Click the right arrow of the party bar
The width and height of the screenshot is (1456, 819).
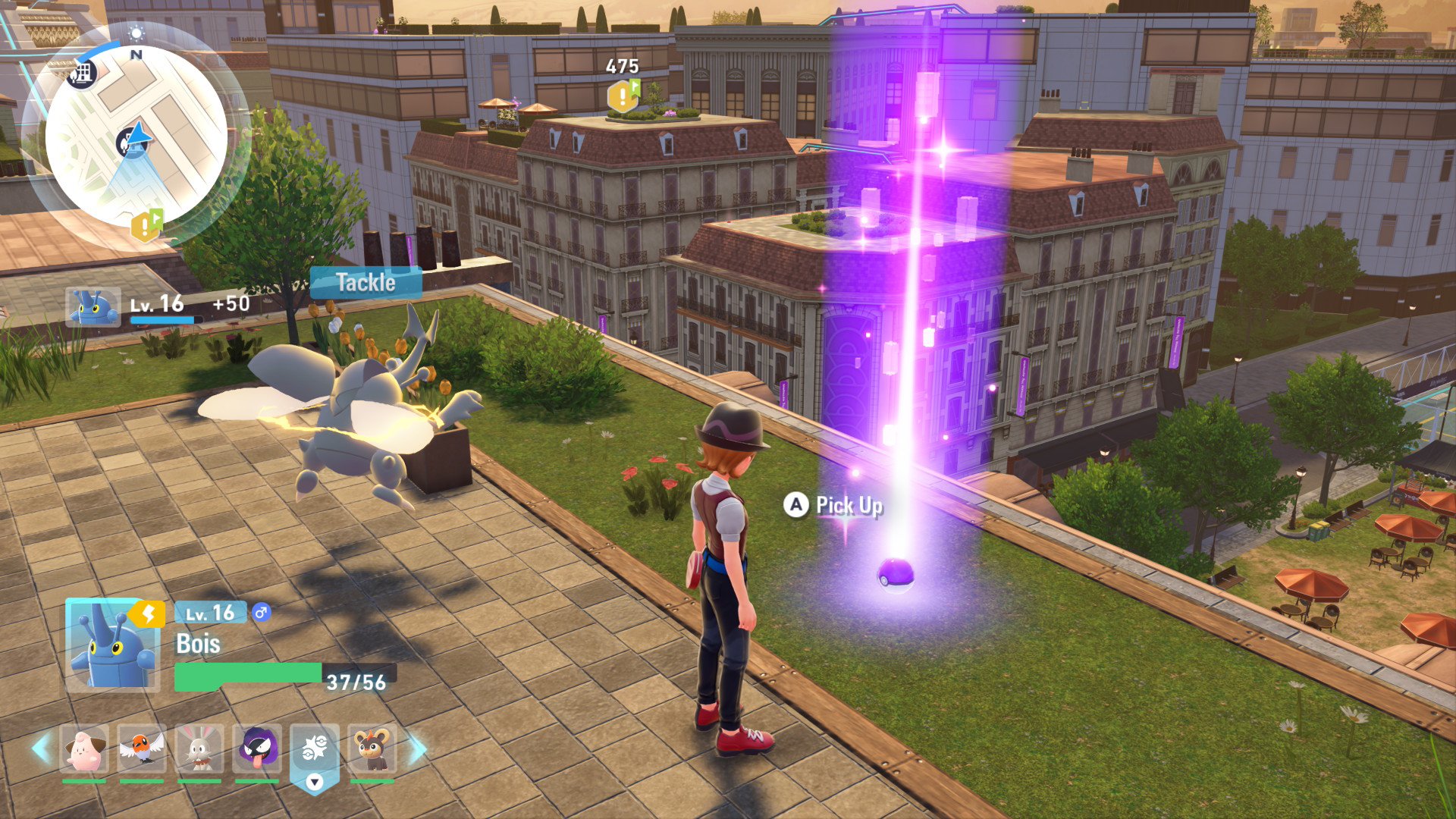418,748
